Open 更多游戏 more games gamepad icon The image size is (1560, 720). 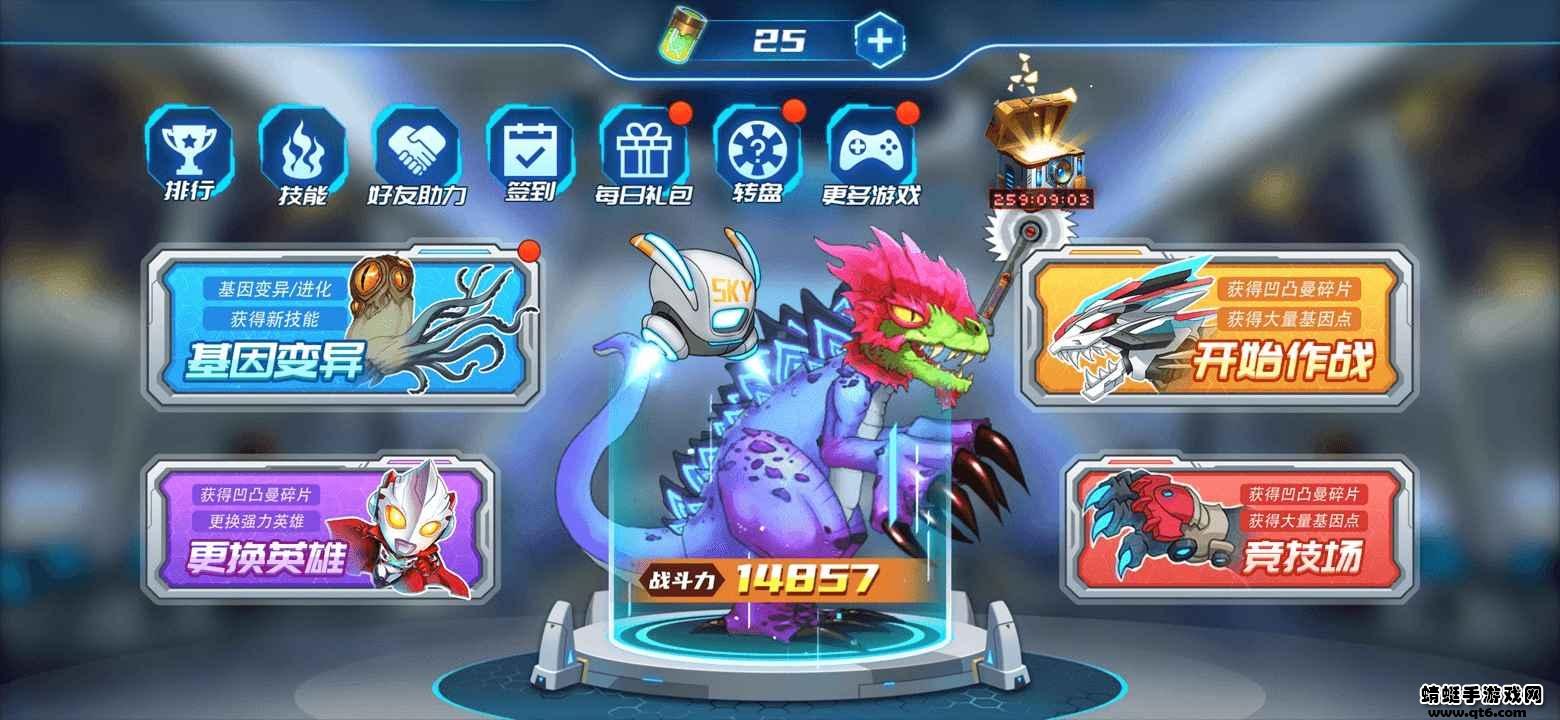[870, 152]
